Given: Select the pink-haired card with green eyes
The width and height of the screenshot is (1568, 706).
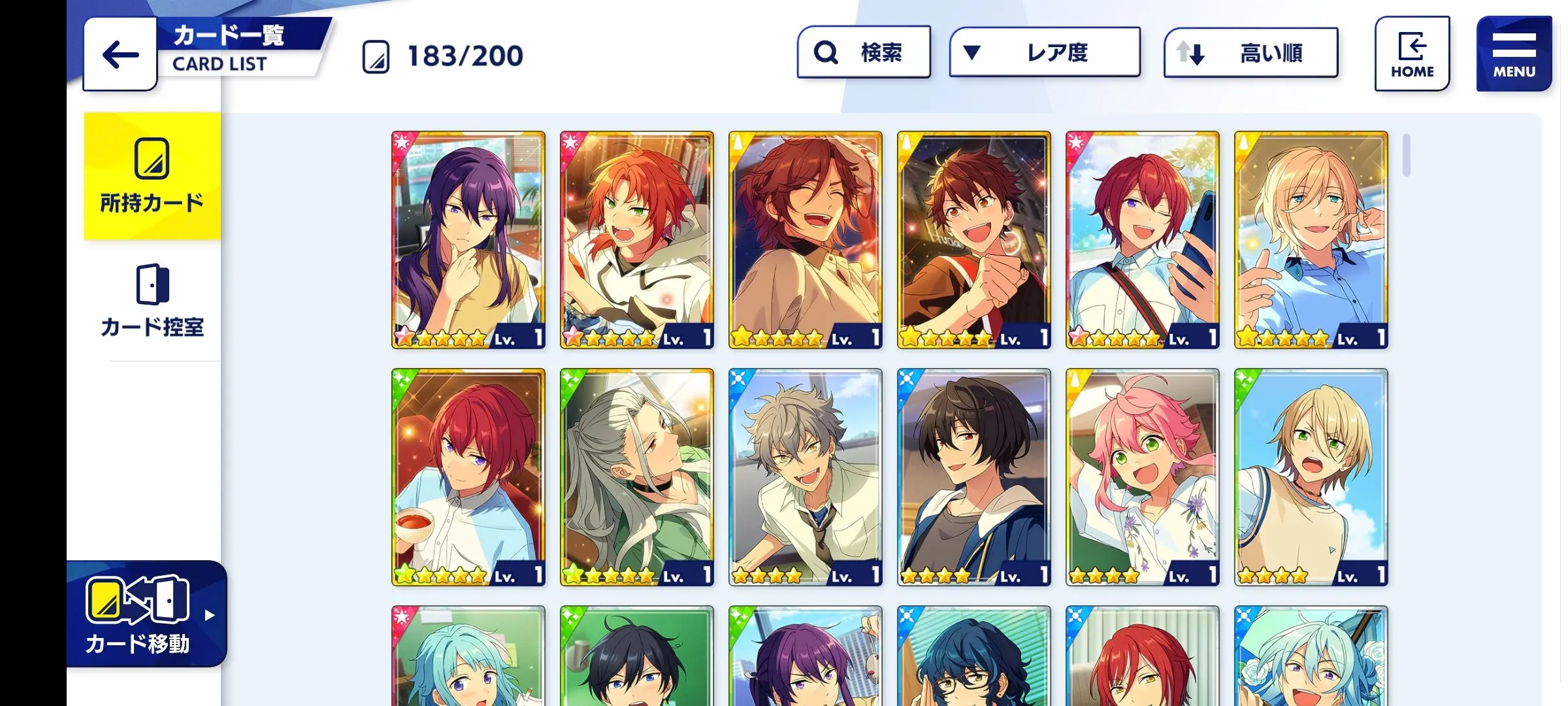Looking at the screenshot, I should coord(1142,477).
